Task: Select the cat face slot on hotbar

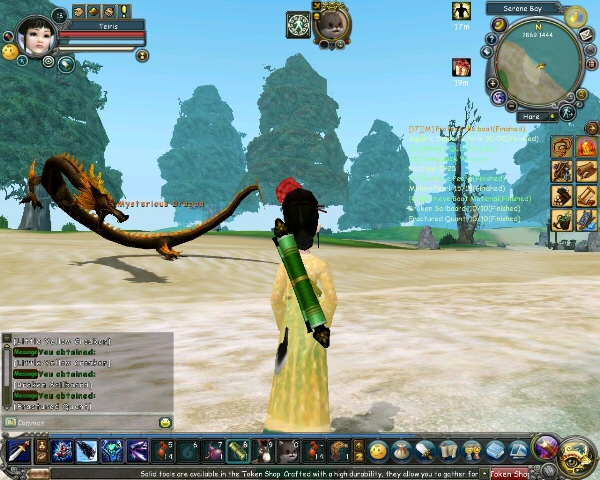Action: tap(288, 452)
